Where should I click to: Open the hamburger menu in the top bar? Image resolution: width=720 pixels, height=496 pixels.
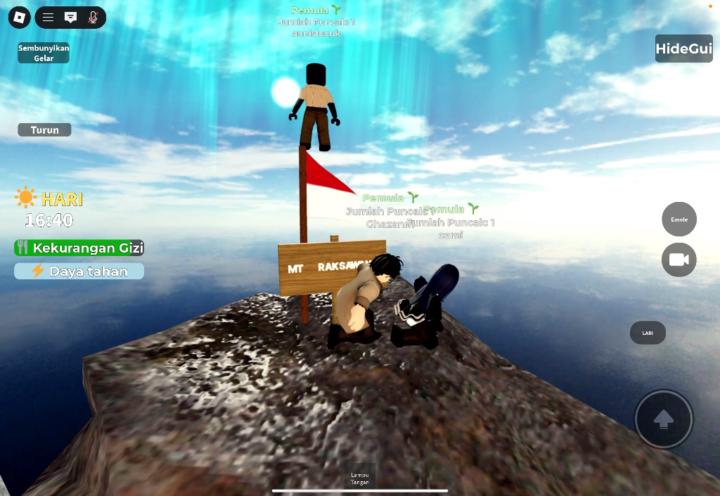pyautogui.click(x=47, y=18)
